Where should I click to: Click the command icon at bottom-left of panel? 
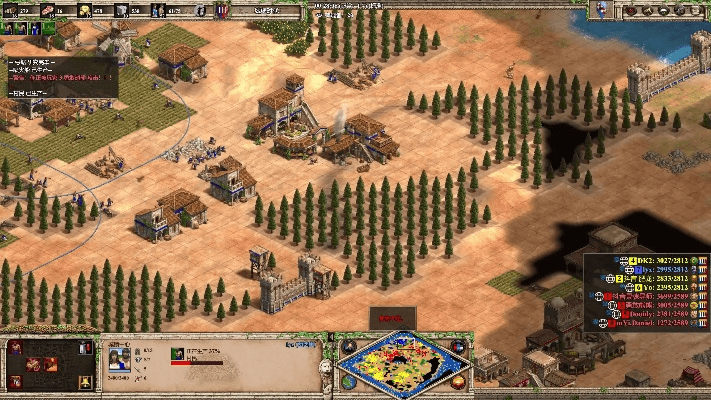click(17, 380)
